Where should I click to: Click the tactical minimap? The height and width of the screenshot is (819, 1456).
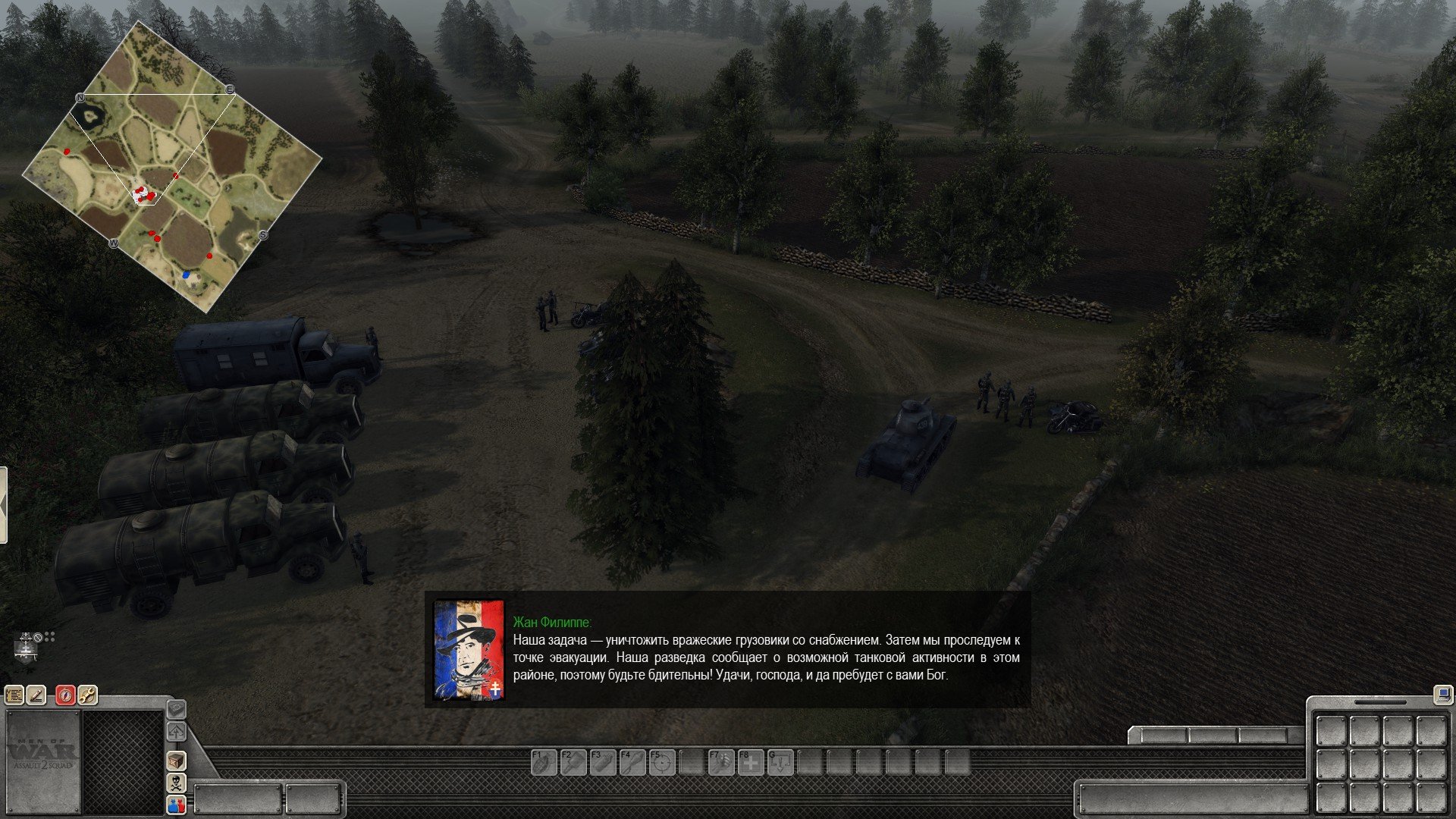pyautogui.click(x=172, y=168)
